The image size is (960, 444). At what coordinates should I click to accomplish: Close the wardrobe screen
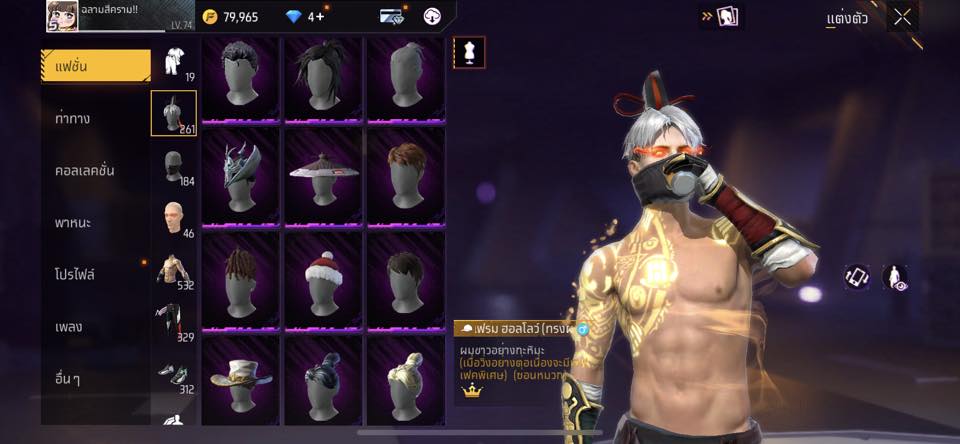(x=902, y=17)
